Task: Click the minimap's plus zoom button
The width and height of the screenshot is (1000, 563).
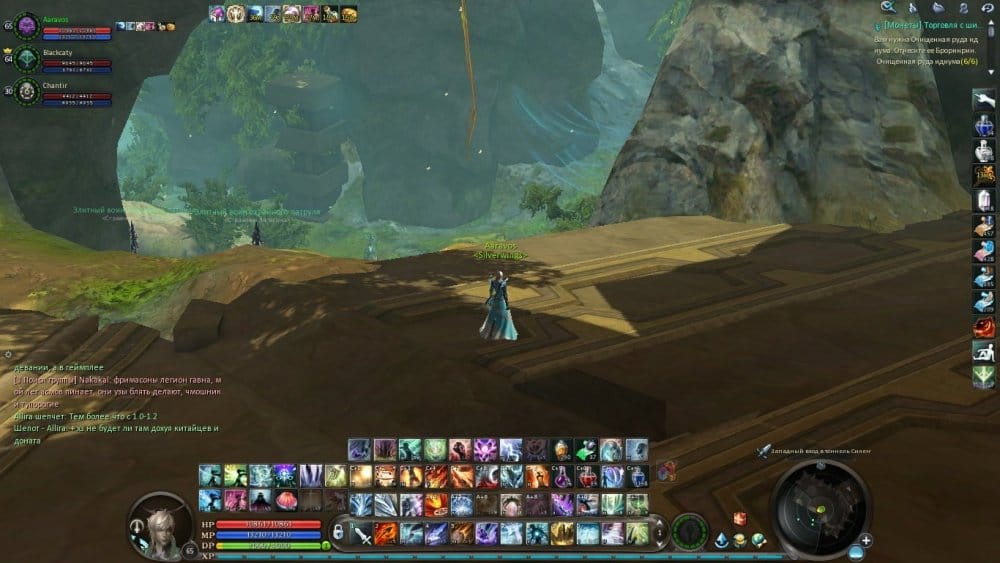Action: pyautogui.click(x=866, y=541)
